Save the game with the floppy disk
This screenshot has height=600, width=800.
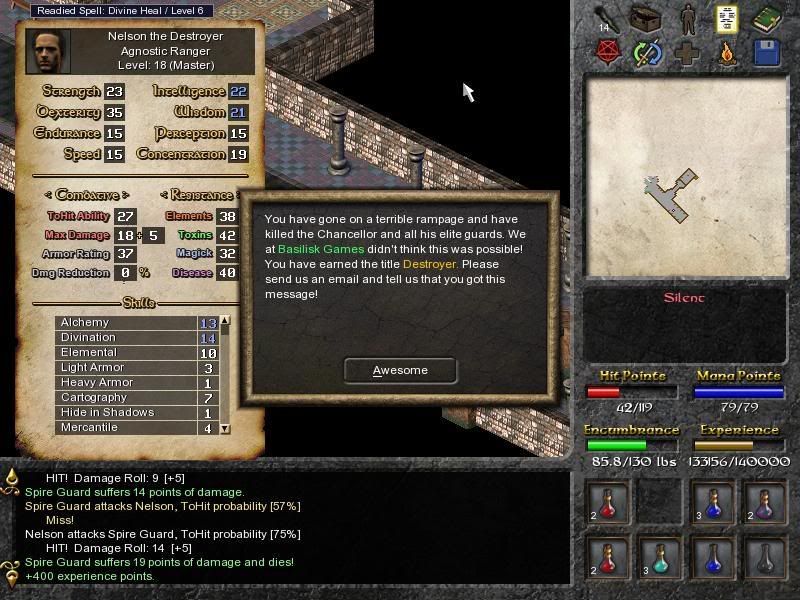[x=766, y=52]
